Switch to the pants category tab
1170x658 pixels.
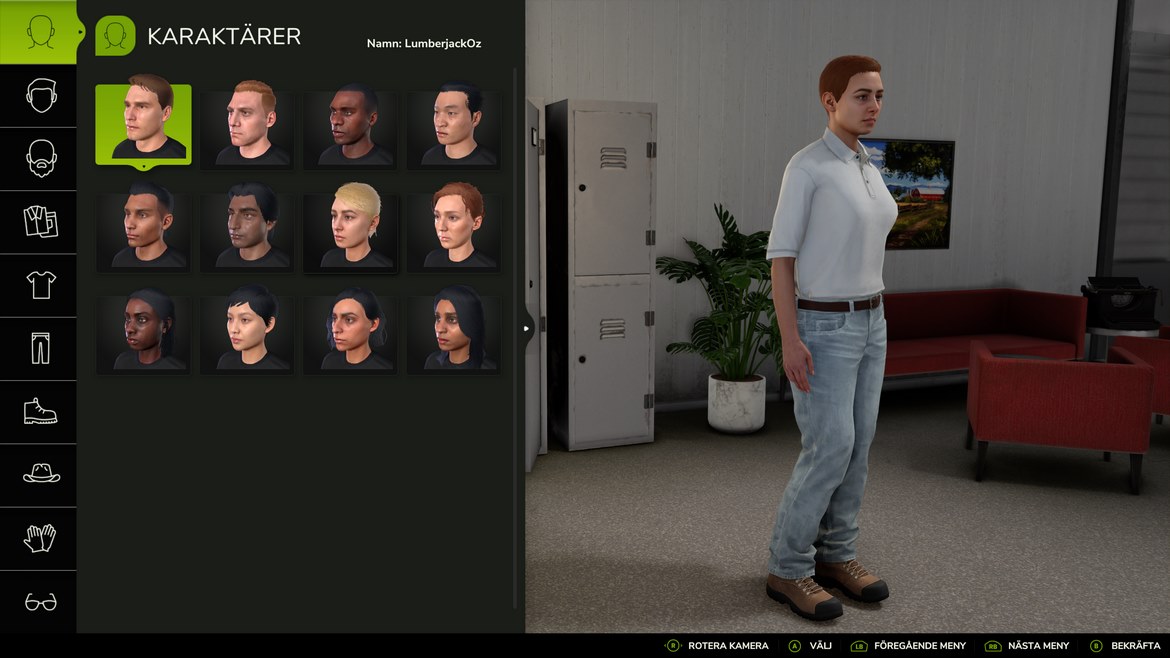point(39,349)
